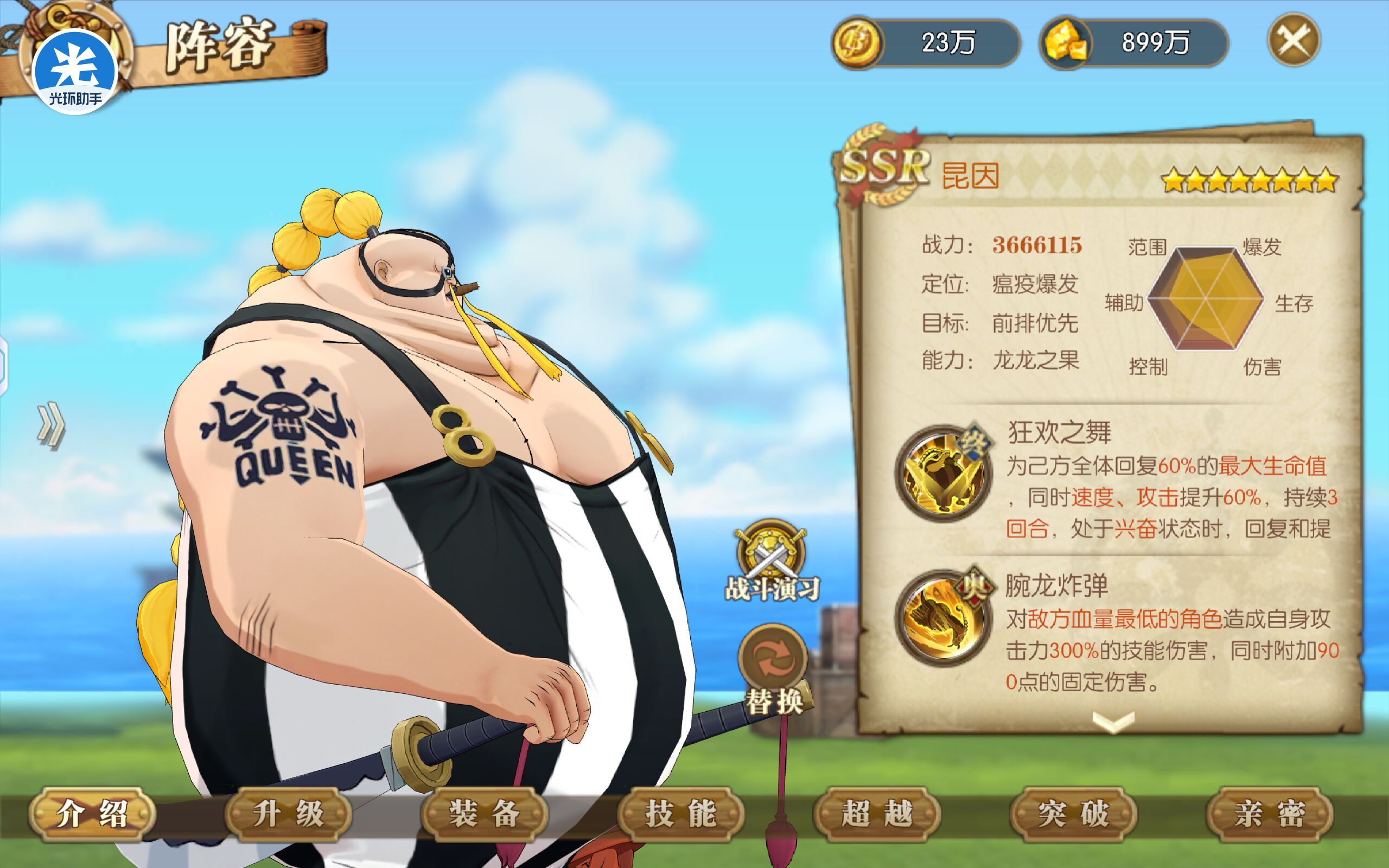Image resolution: width=1389 pixels, height=868 pixels.
Task: Switch to the 介绍 tab
Action: (x=92, y=814)
